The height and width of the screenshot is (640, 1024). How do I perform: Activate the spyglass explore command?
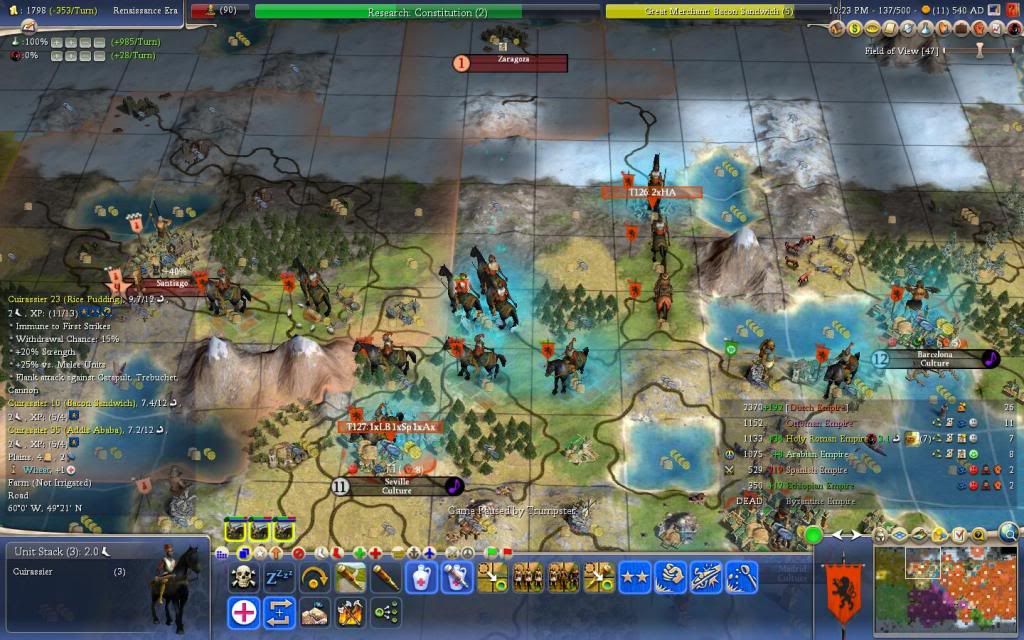(386, 577)
